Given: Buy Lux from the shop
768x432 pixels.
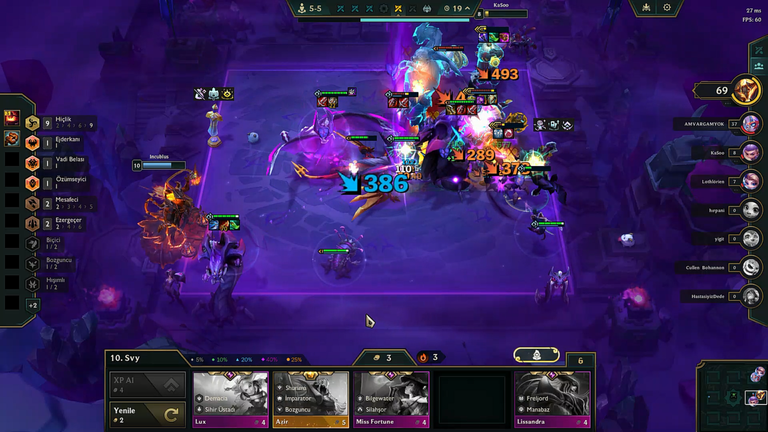Looking at the screenshot, I should 230,399.
